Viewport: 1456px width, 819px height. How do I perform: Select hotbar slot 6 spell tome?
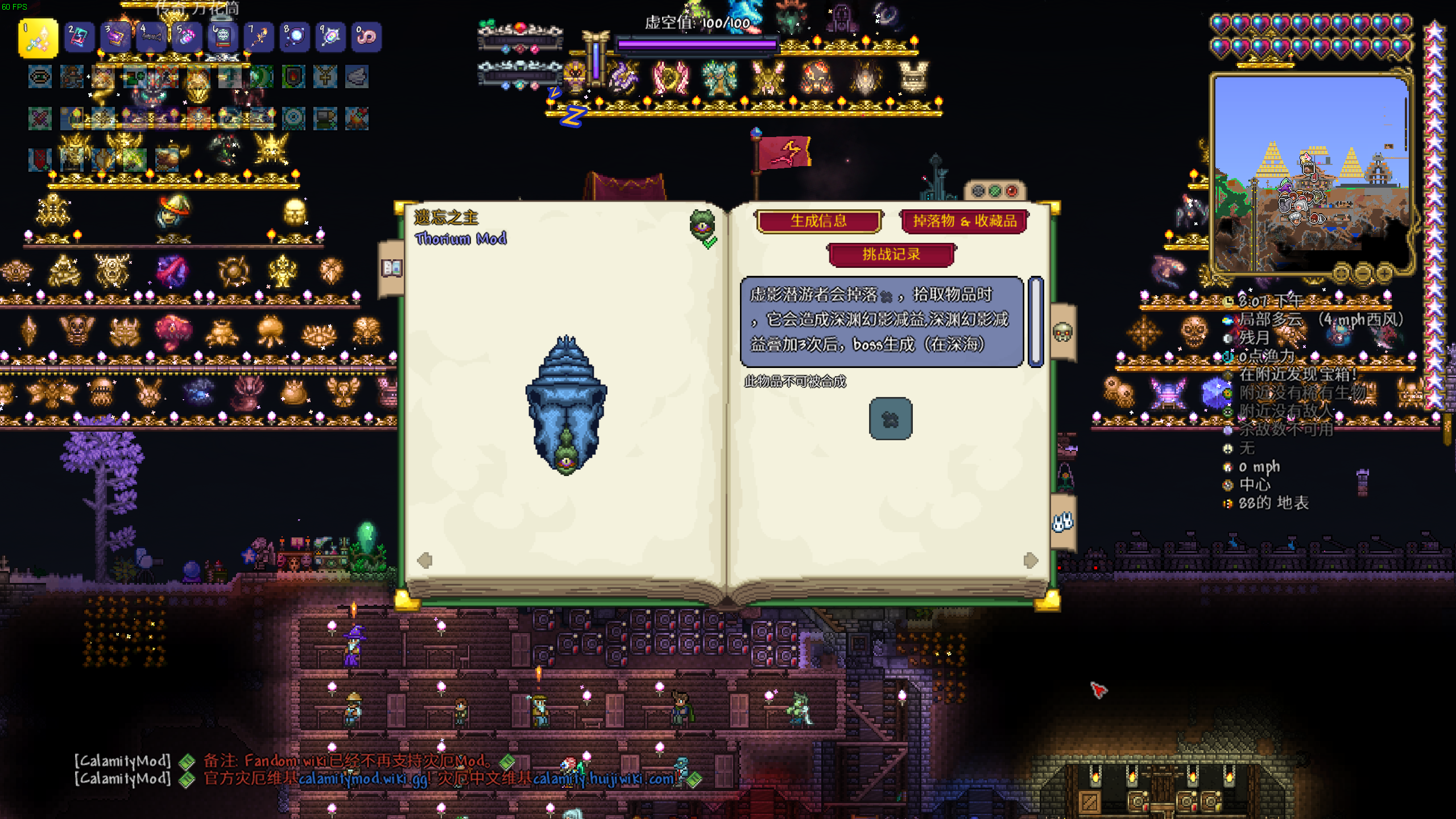223,38
